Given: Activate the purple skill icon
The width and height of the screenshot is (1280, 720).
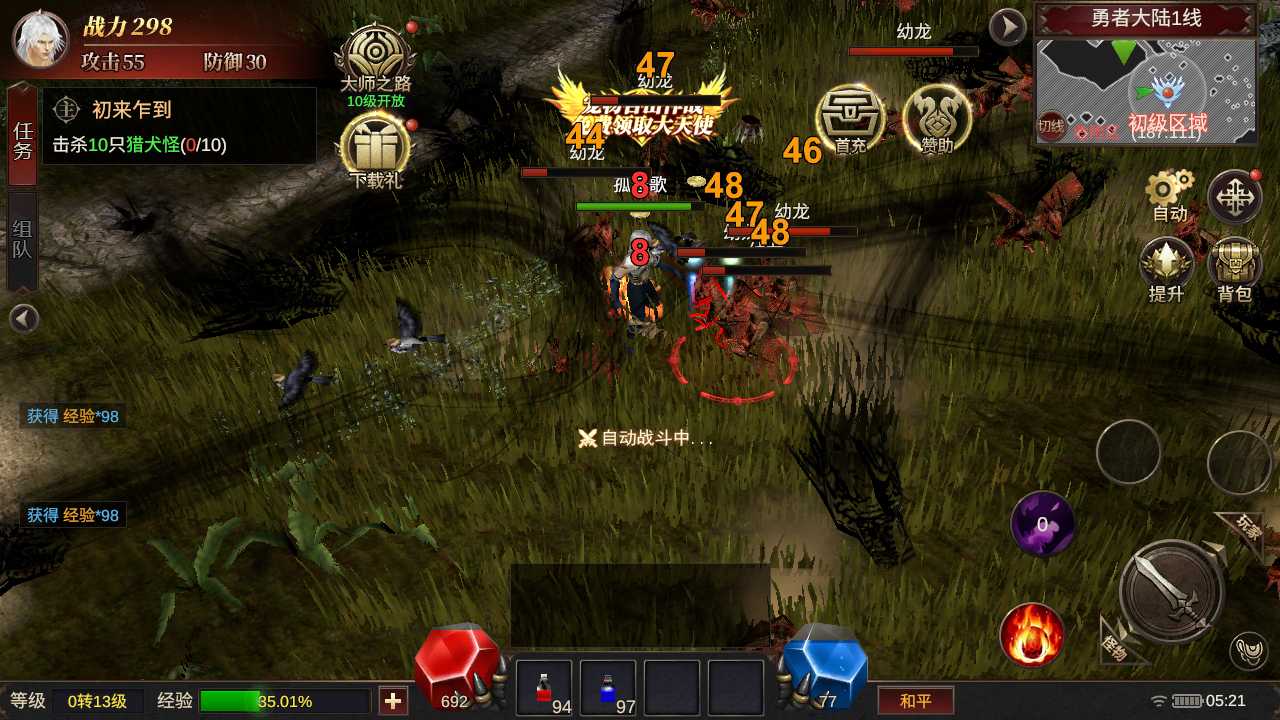Looking at the screenshot, I should pyautogui.click(x=1042, y=524).
